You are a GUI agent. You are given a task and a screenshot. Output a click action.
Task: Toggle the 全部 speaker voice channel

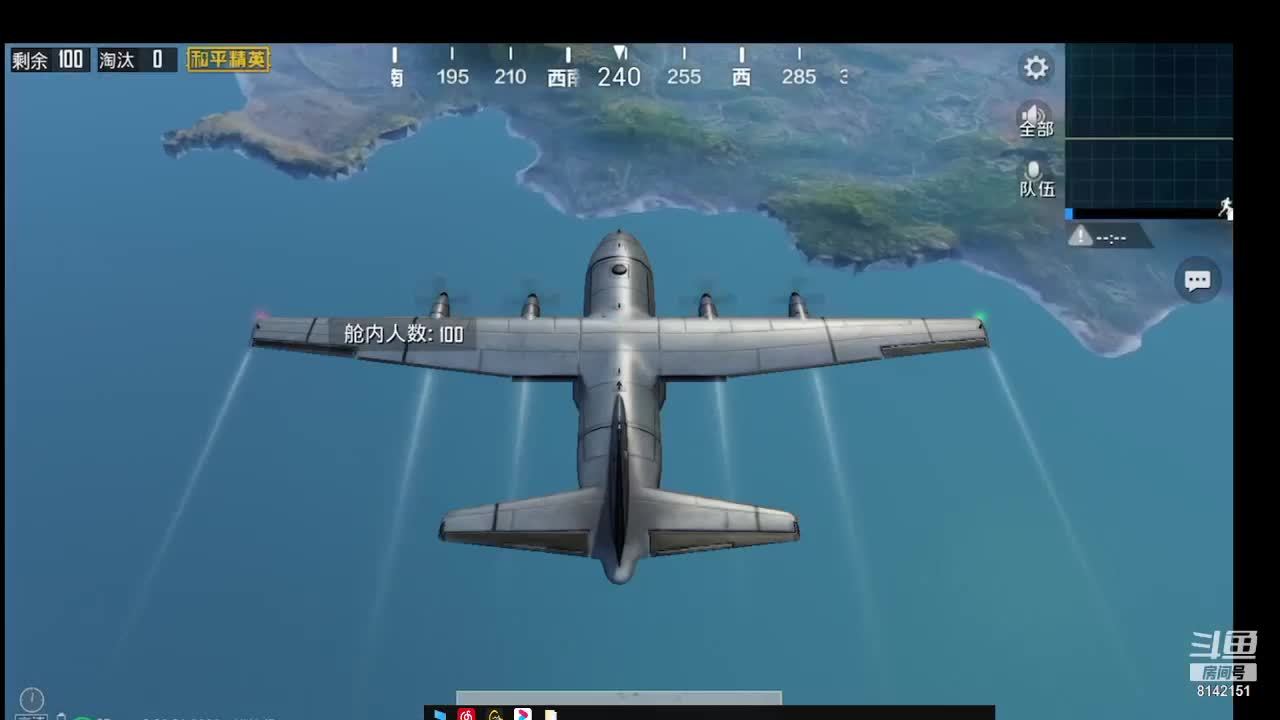[1036, 119]
